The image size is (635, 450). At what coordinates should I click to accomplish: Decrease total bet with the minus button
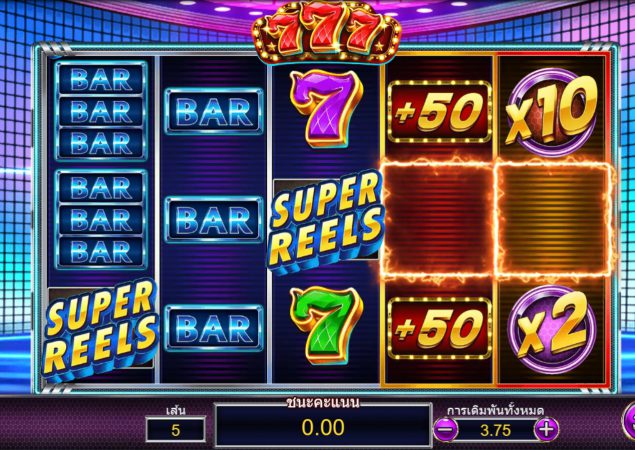tap(446, 429)
